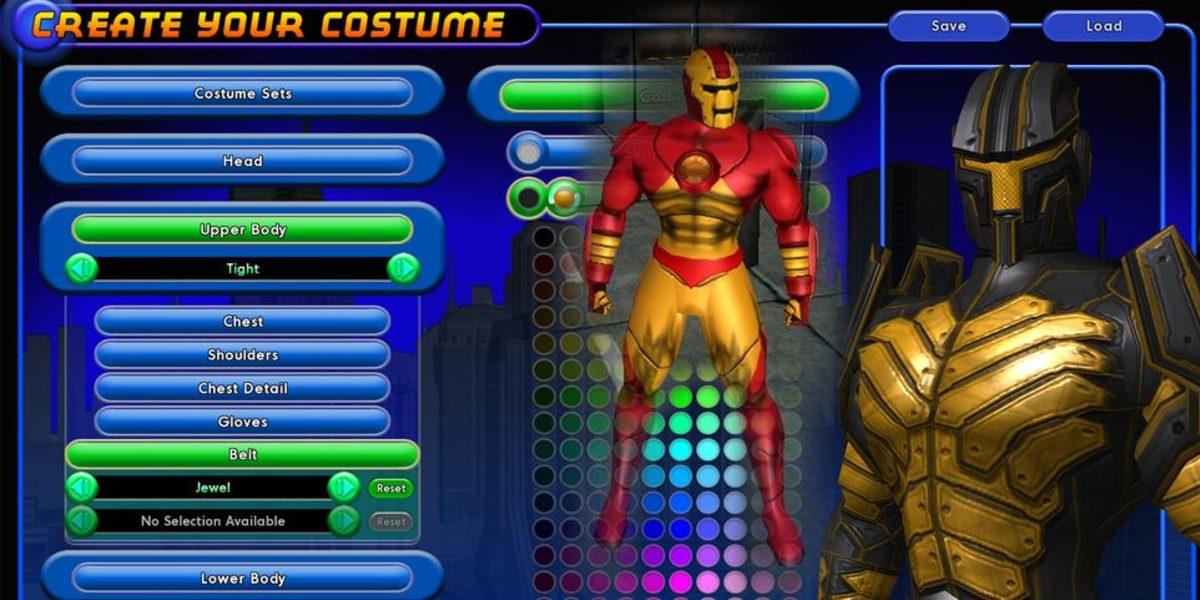Select the Belt category
The height and width of the screenshot is (600, 1200).
coord(242,454)
